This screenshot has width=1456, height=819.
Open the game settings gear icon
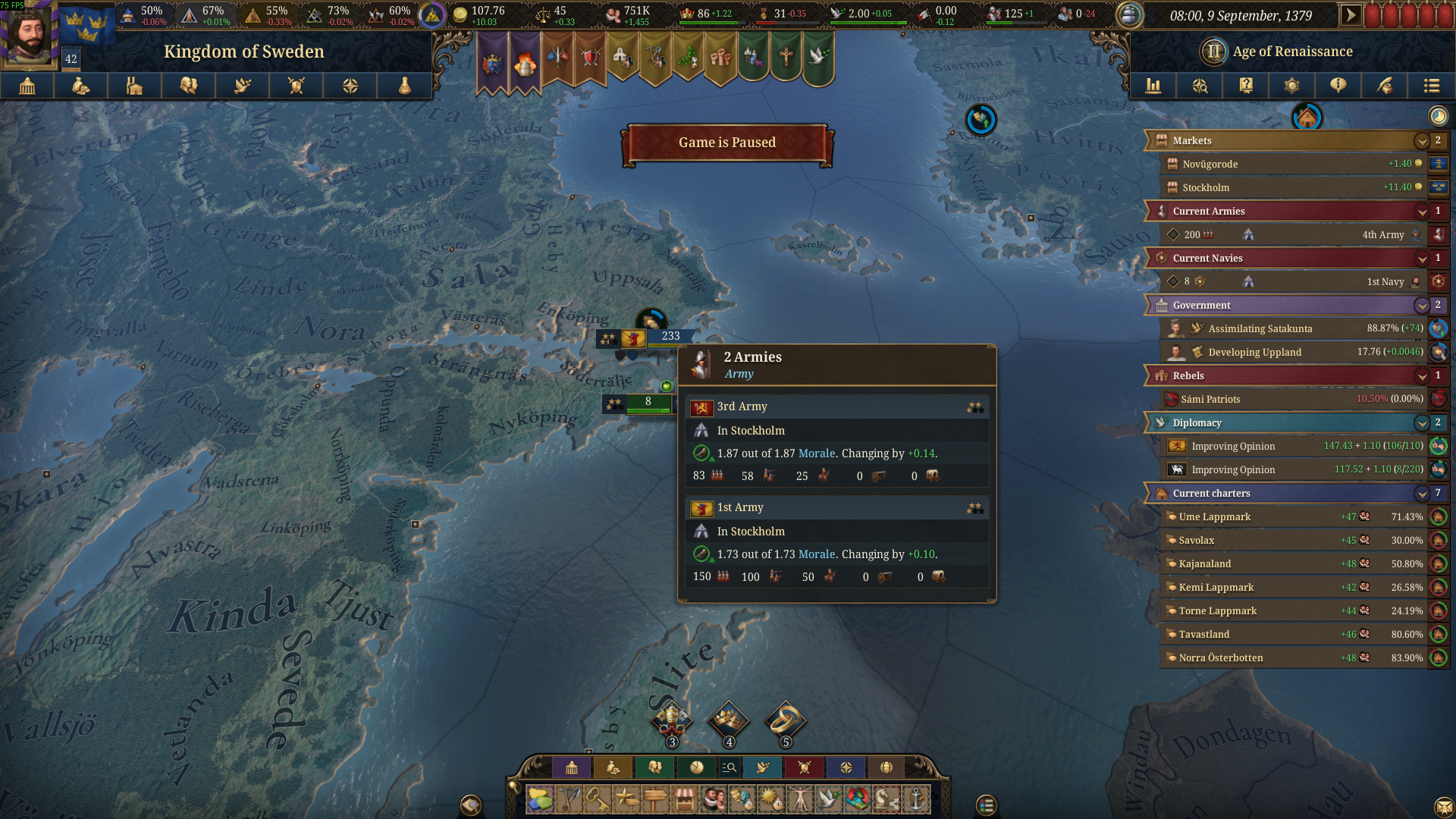[1292, 86]
